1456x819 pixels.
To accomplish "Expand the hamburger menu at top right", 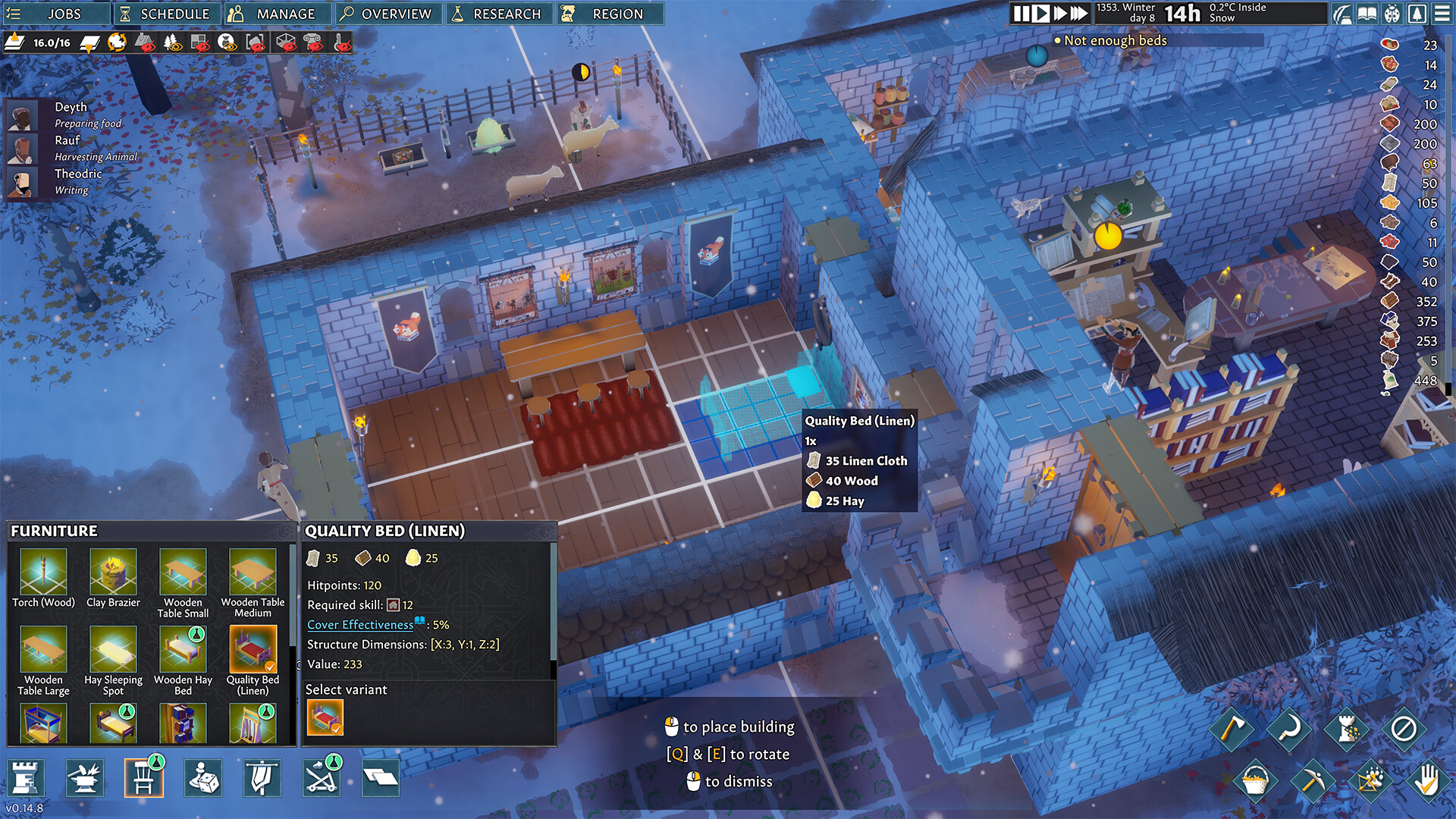I will click(1442, 14).
